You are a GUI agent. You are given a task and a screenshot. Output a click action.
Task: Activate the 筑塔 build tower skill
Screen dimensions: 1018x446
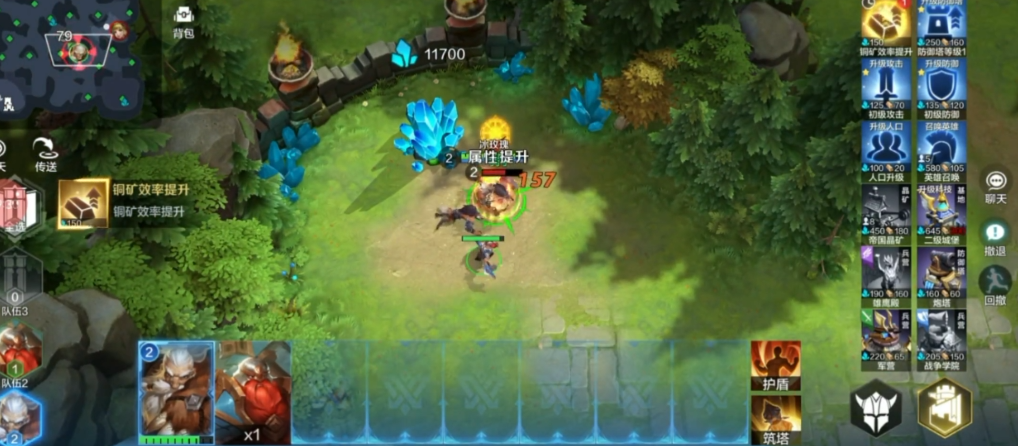pos(775,418)
